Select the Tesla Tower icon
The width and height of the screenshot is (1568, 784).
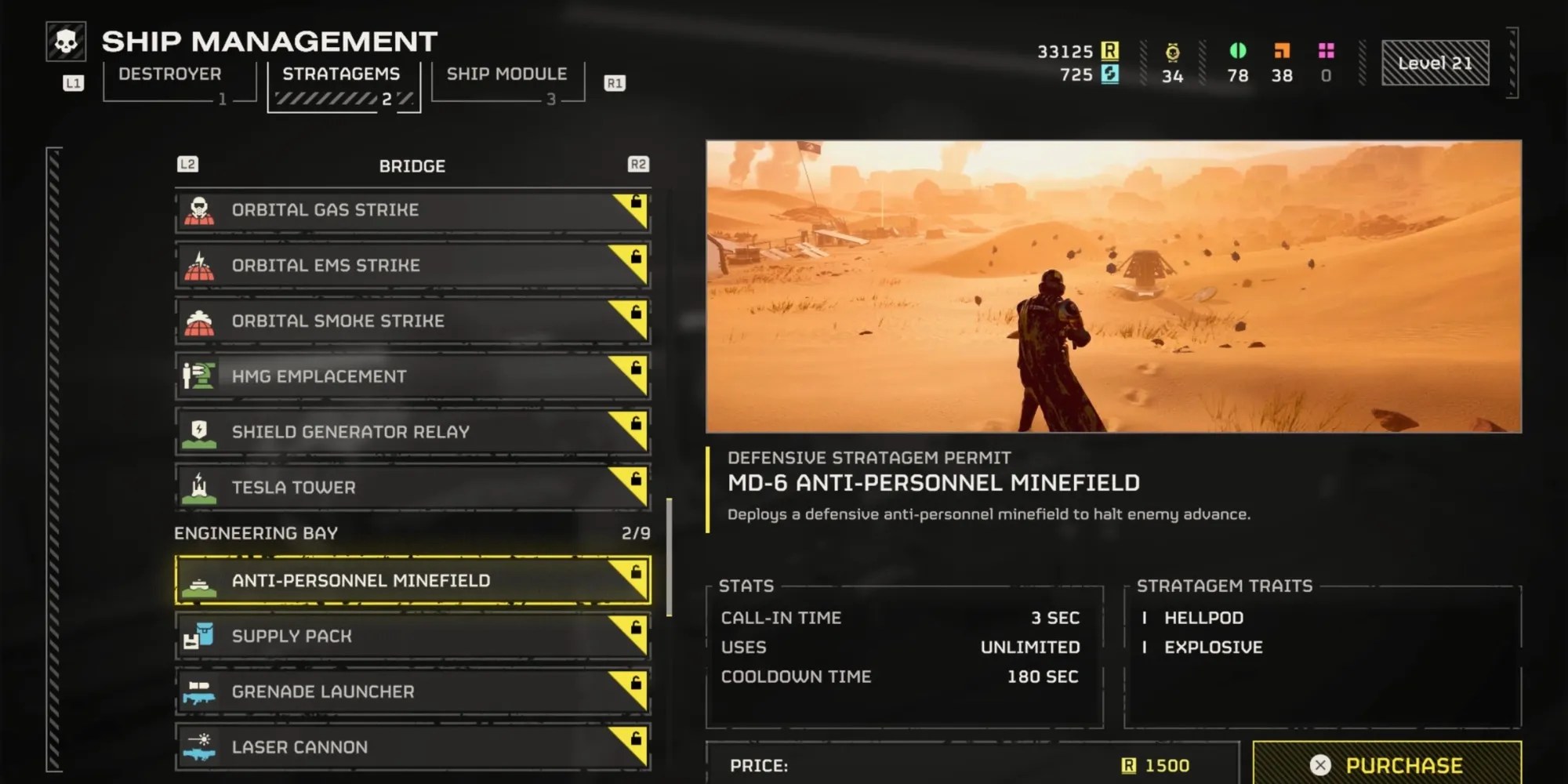(x=199, y=487)
